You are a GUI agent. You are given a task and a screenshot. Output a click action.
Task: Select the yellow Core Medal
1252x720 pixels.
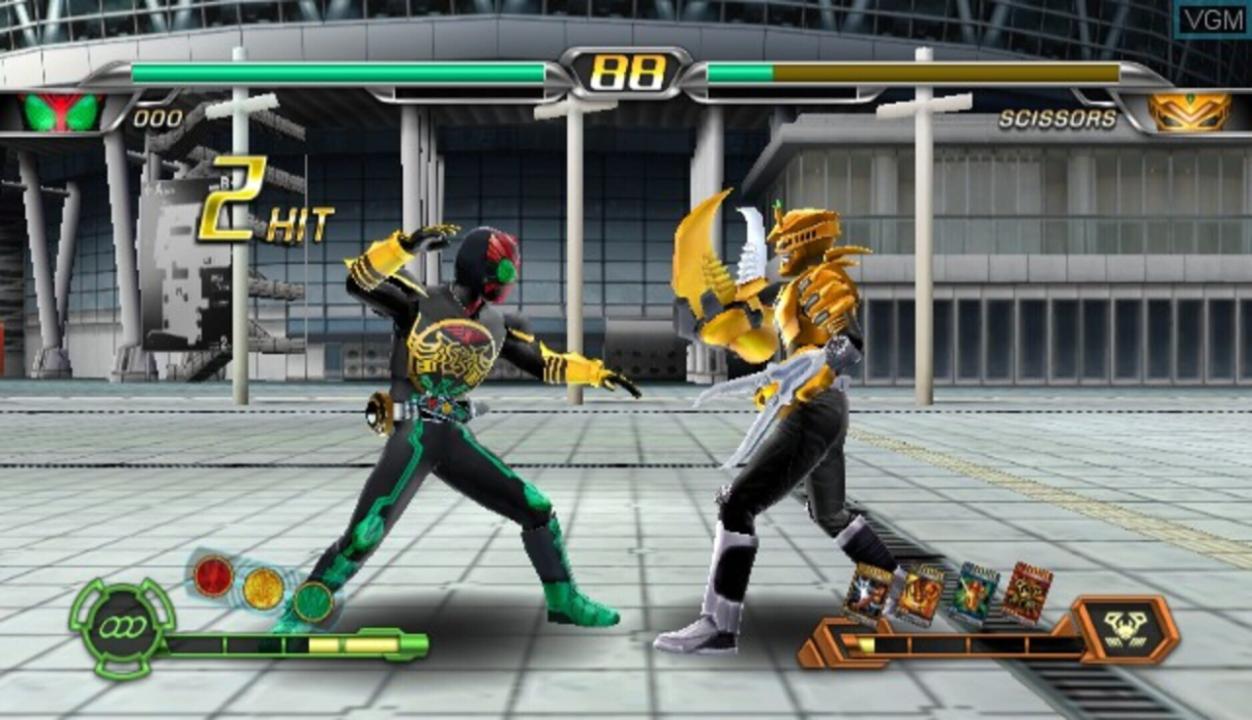click(x=263, y=588)
